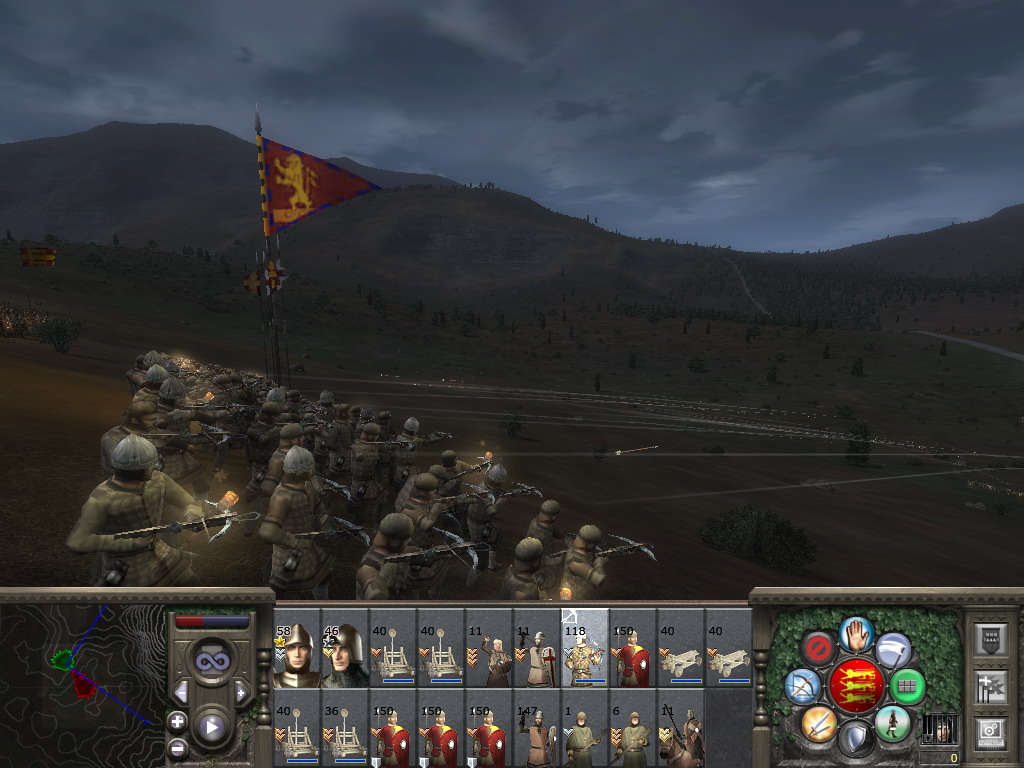The height and width of the screenshot is (768, 1024).
Task: Open the gear options button
Action: (990, 731)
